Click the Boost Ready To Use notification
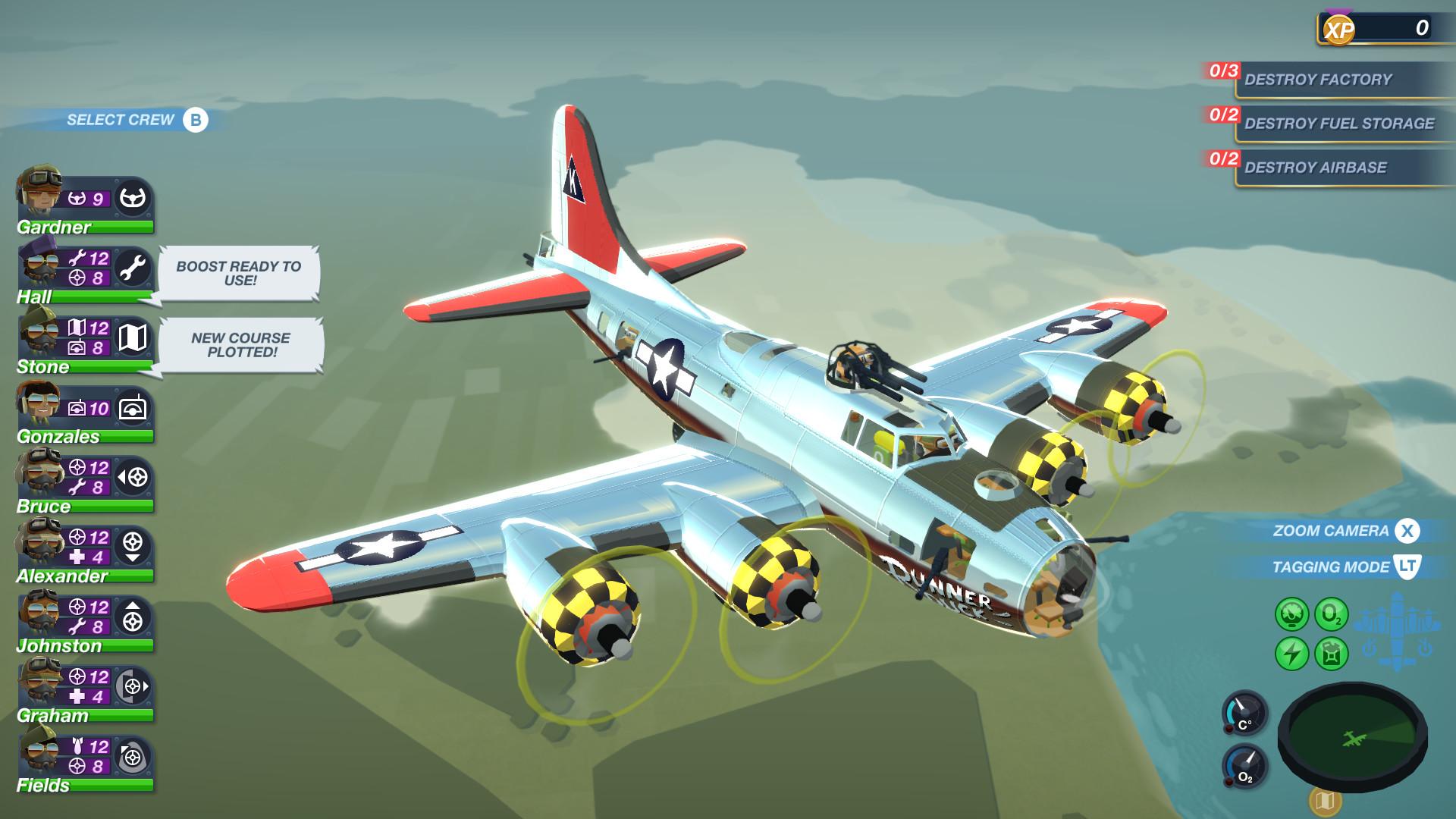This screenshot has width=1456, height=819. pos(237,273)
